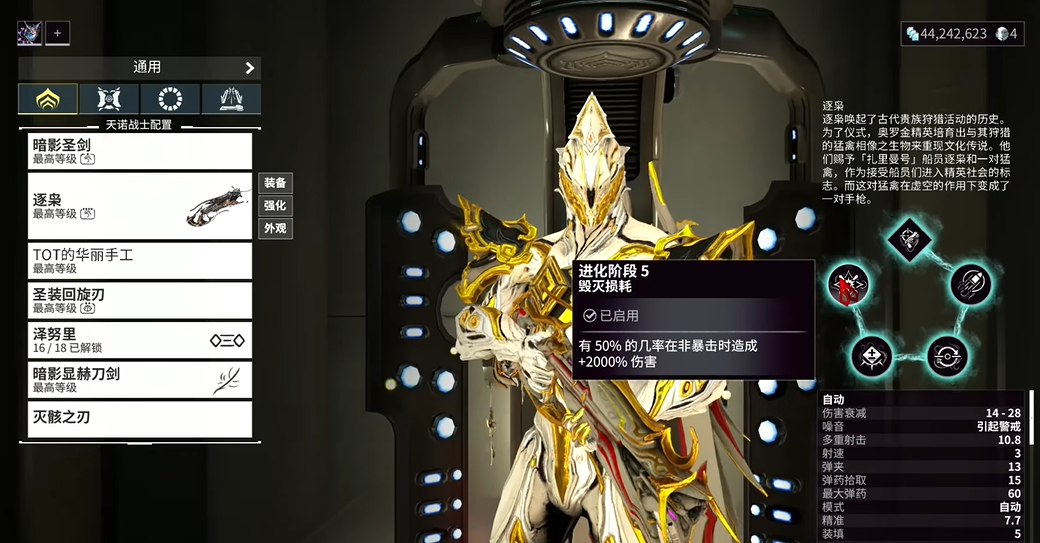Select the diamond-shaped evolution node
This screenshot has height=543, width=1040.
tap(908, 240)
